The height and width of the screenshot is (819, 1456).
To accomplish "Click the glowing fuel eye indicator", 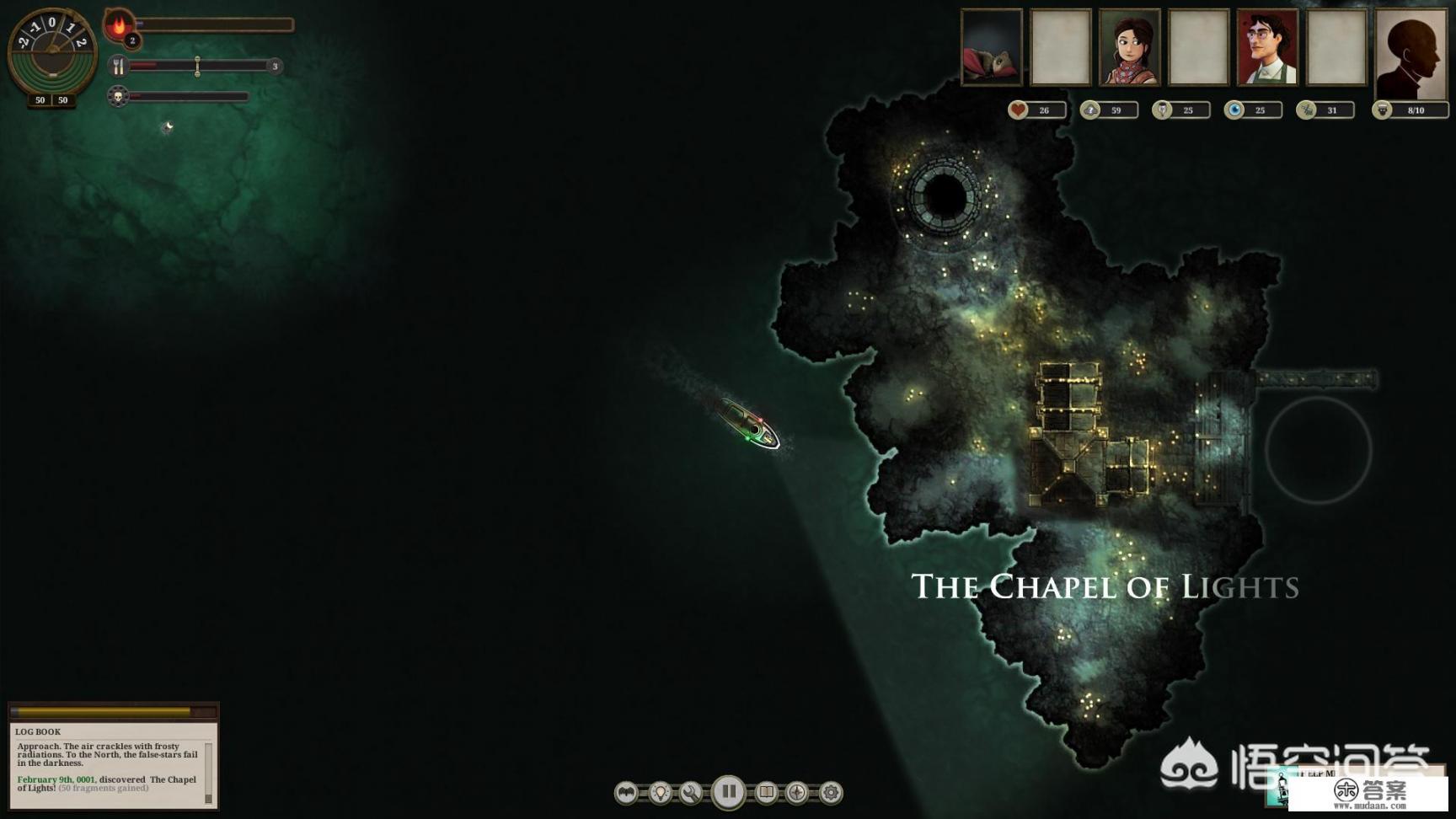I will [1233, 109].
